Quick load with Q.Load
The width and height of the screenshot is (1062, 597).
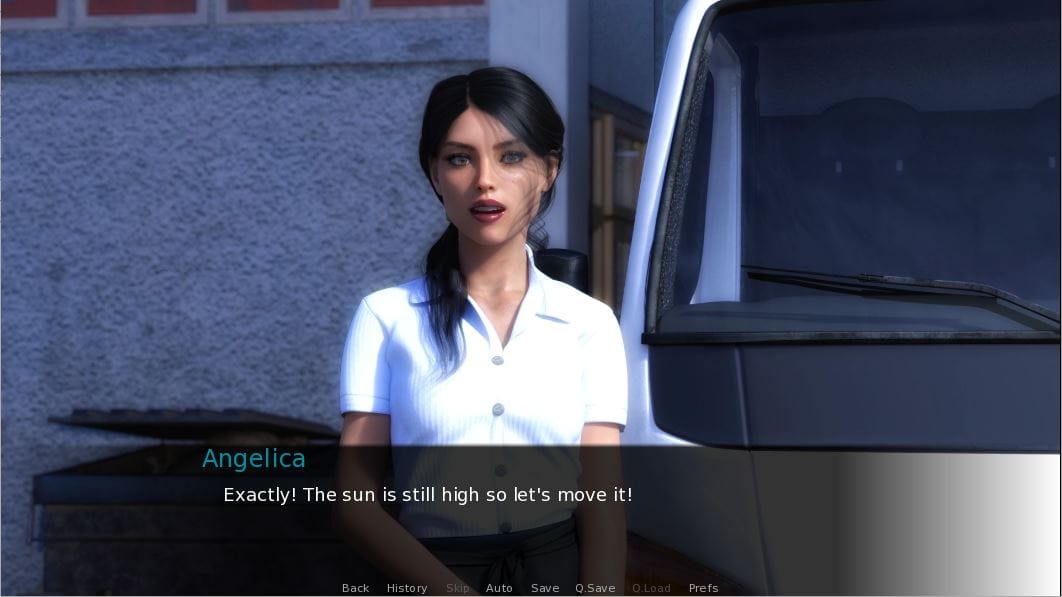[x=651, y=588]
